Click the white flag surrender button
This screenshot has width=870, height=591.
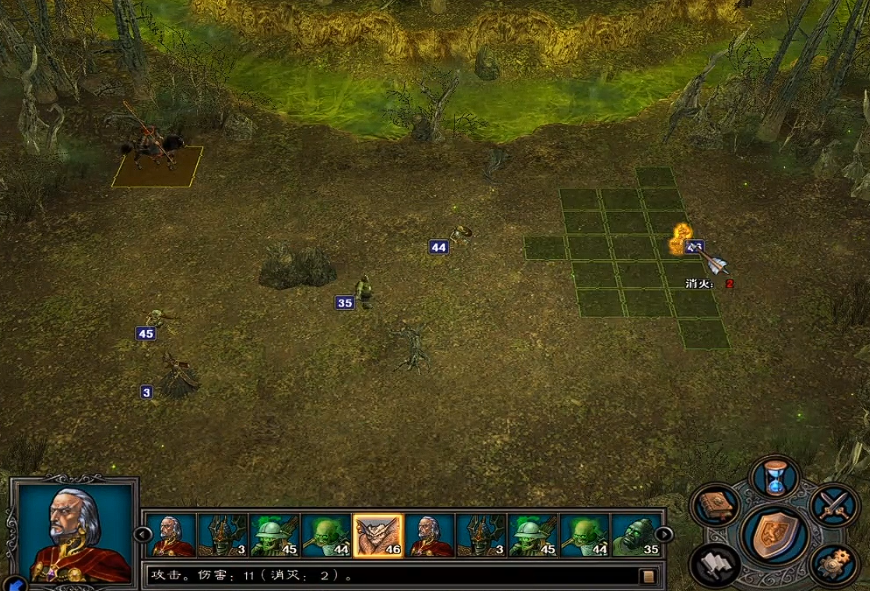(715, 563)
